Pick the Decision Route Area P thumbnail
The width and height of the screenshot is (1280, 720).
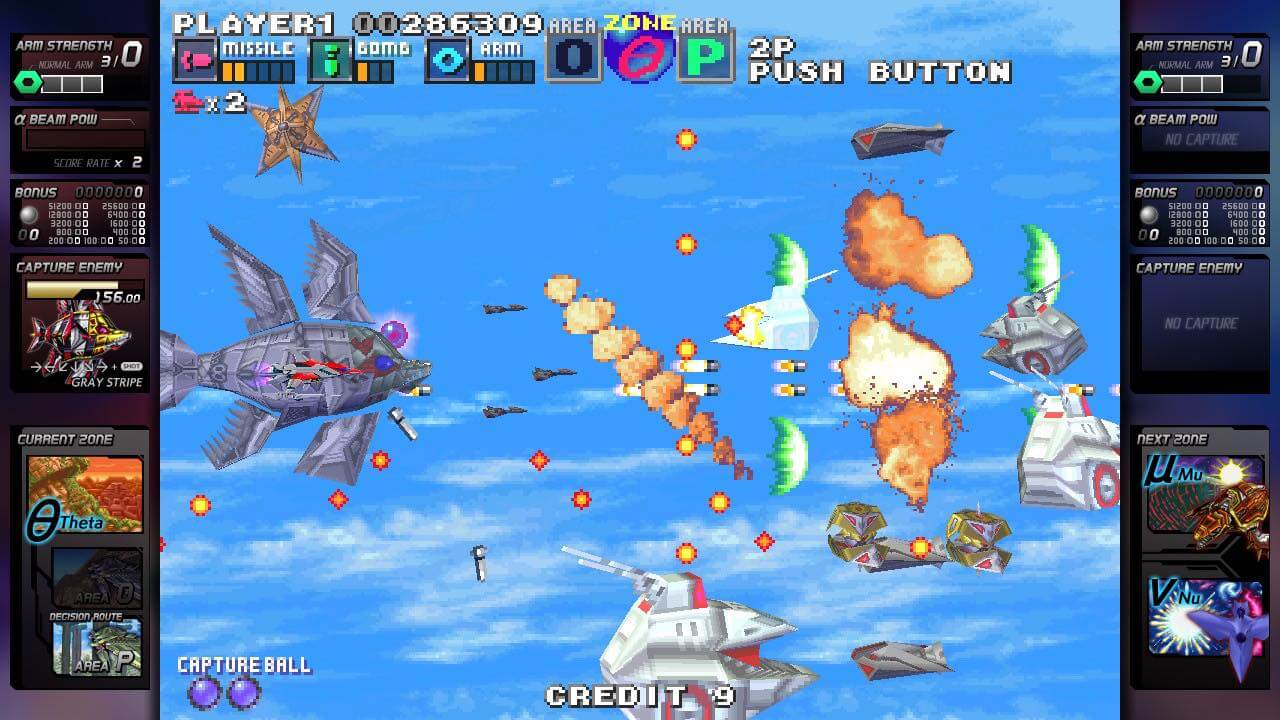[97, 646]
